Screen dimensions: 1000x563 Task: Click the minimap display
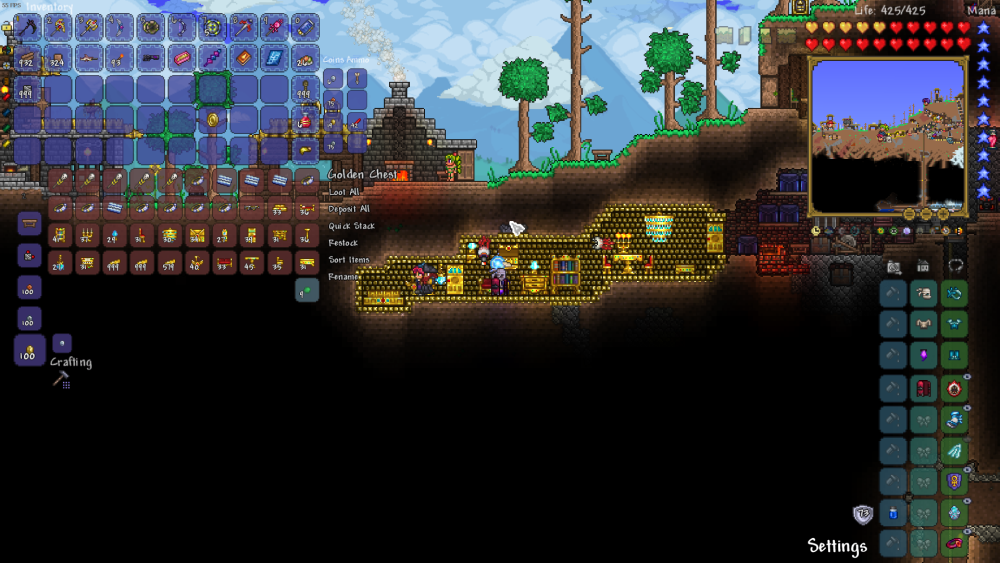click(x=887, y=135)
